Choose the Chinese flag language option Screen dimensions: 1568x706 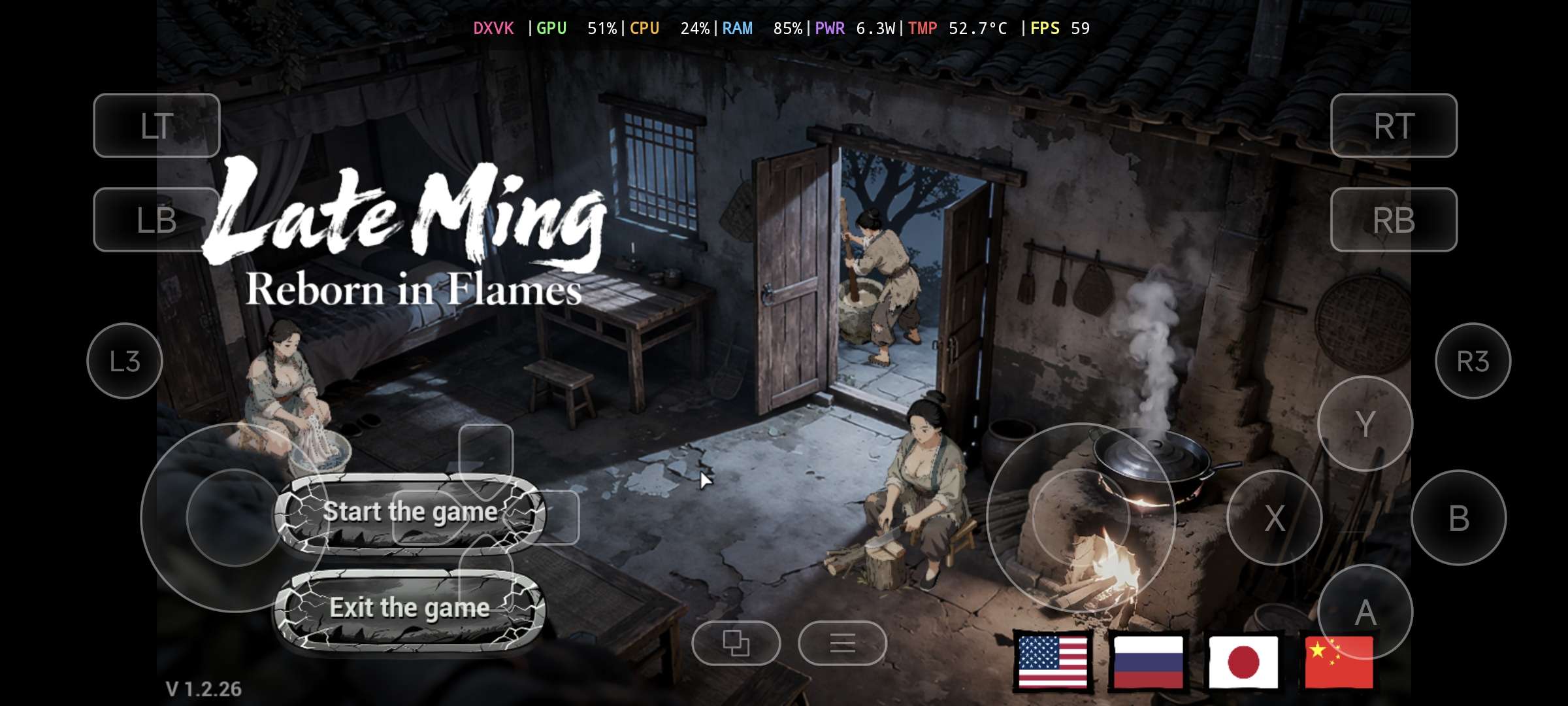coord(1338,662)
